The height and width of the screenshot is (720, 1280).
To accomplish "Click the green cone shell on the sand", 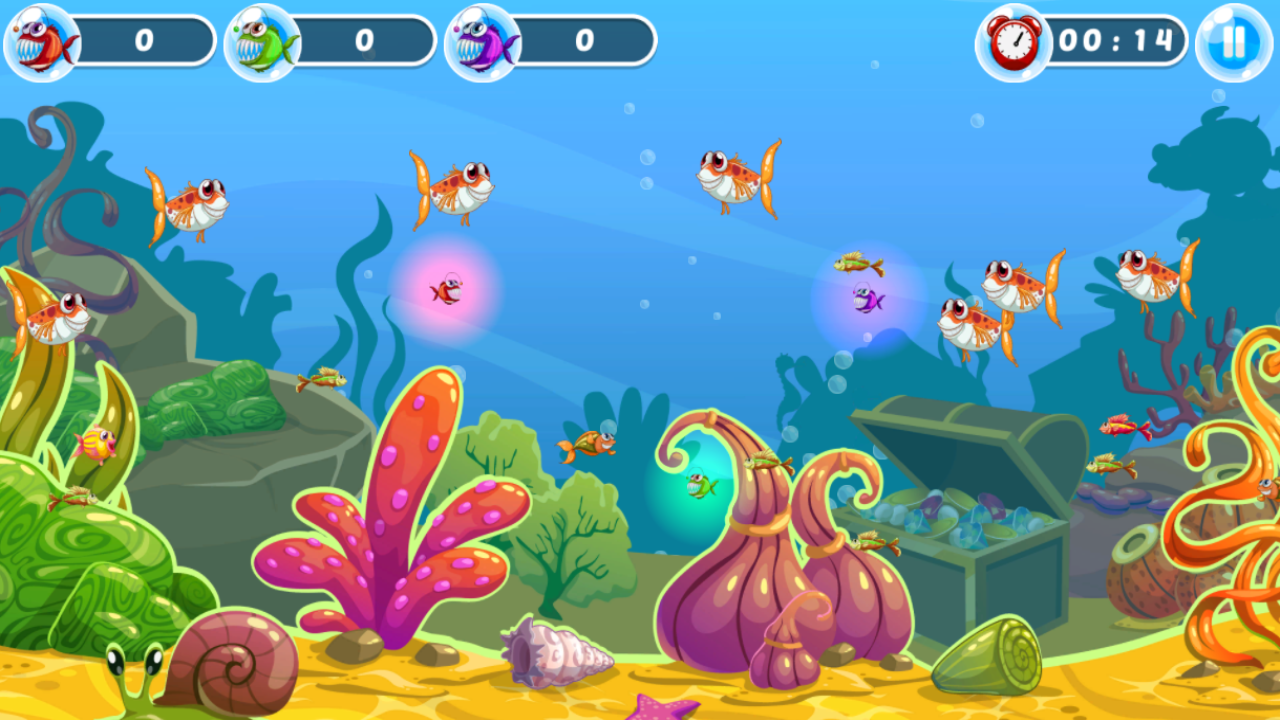I will coord(990,655).
